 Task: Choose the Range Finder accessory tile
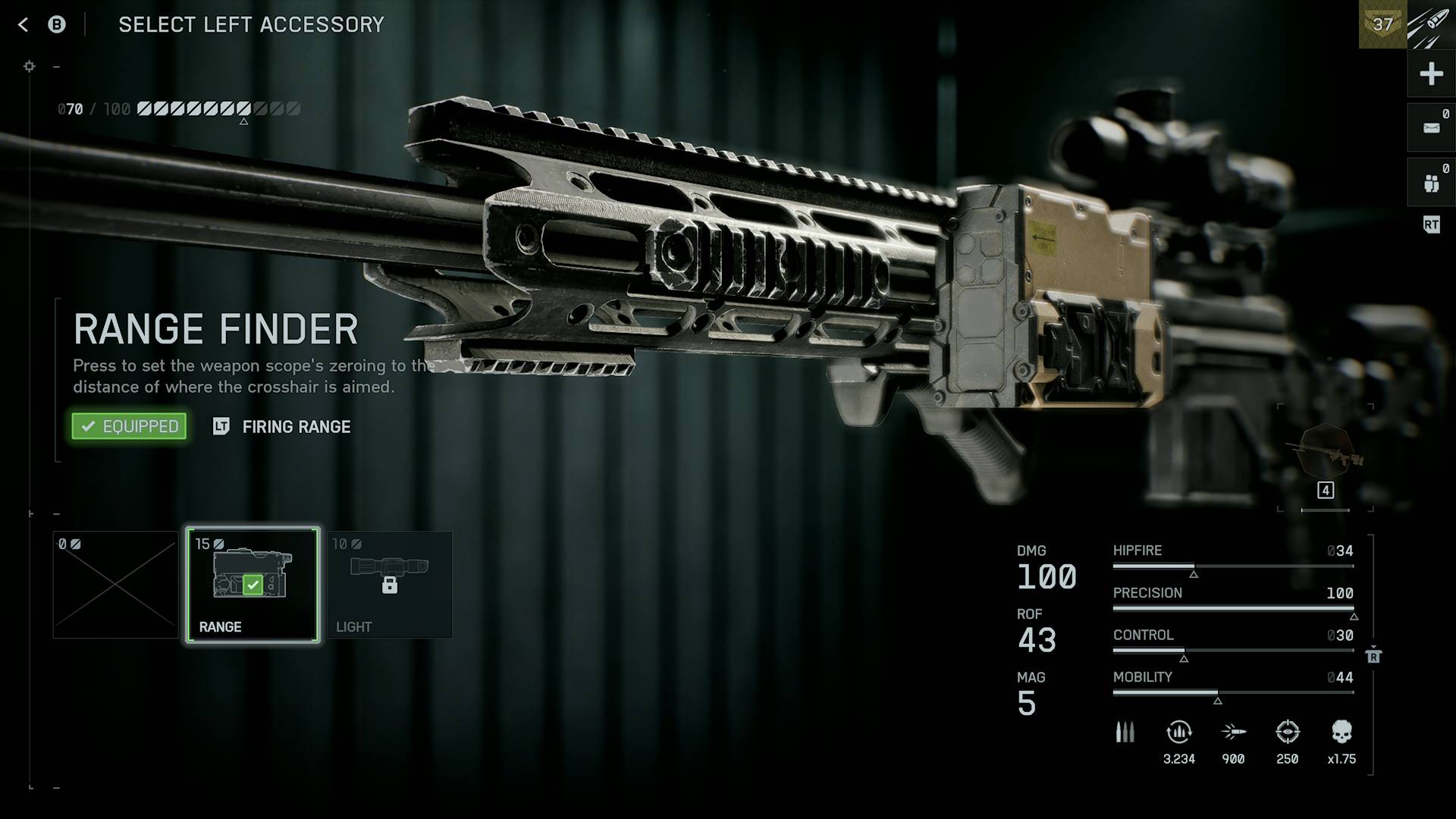253,584
